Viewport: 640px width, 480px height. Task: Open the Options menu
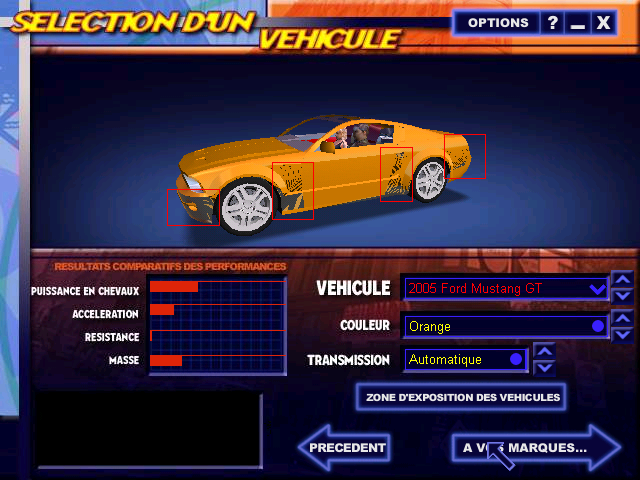click(x=498, y=22)
